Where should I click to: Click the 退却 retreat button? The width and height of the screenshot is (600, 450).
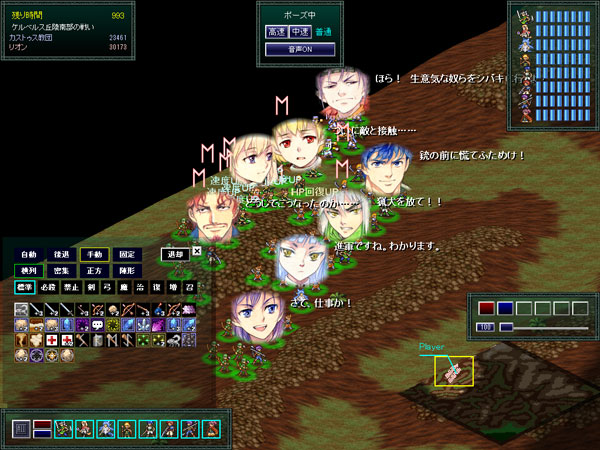[x=174, y=254]
